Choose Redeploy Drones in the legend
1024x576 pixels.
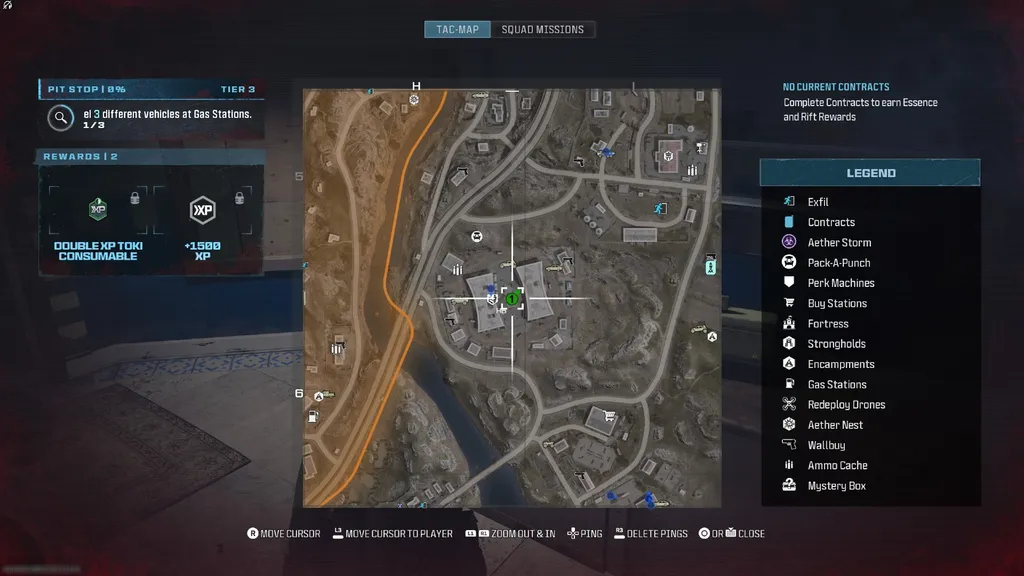pyautogui.click(x=846, y=405)
